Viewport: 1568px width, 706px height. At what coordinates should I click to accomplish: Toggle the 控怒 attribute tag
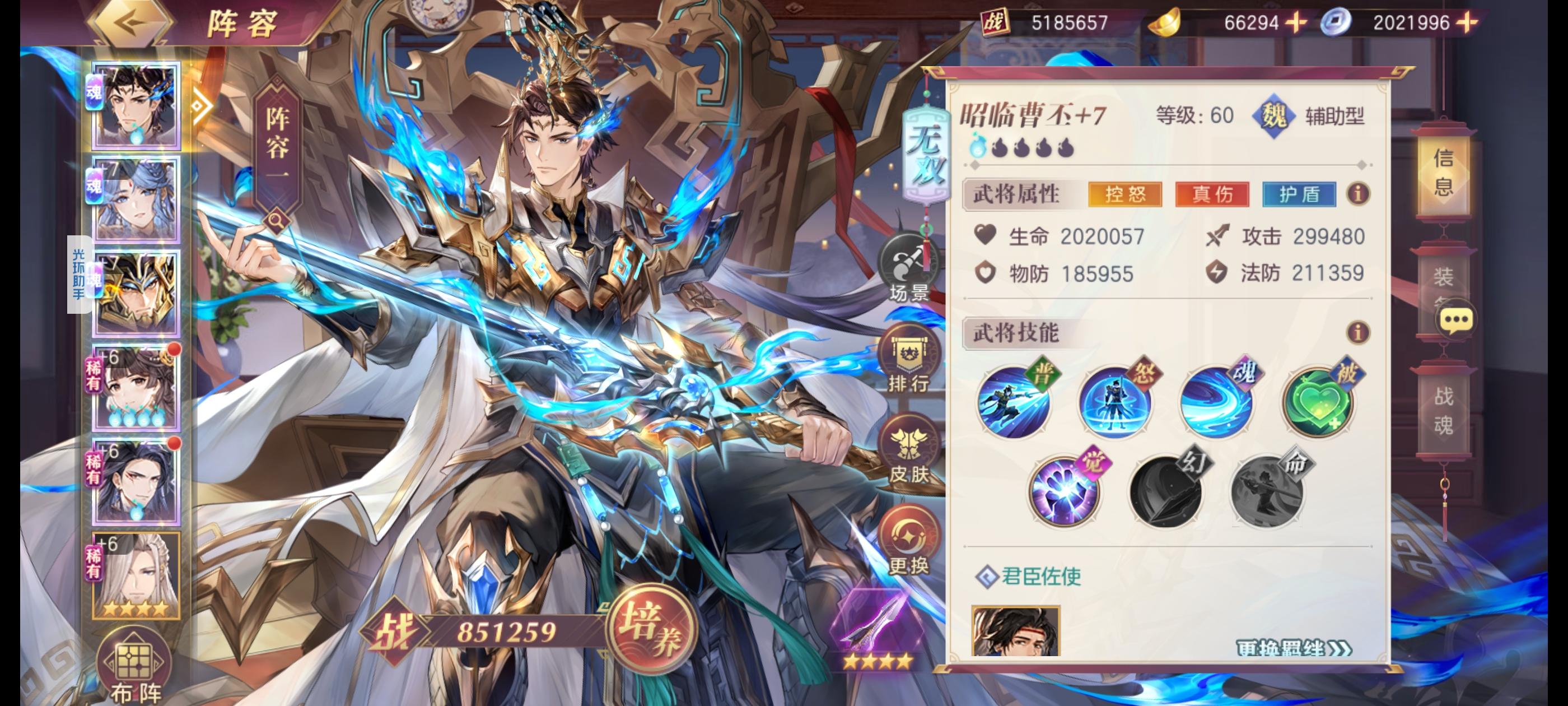point(1125,196)
